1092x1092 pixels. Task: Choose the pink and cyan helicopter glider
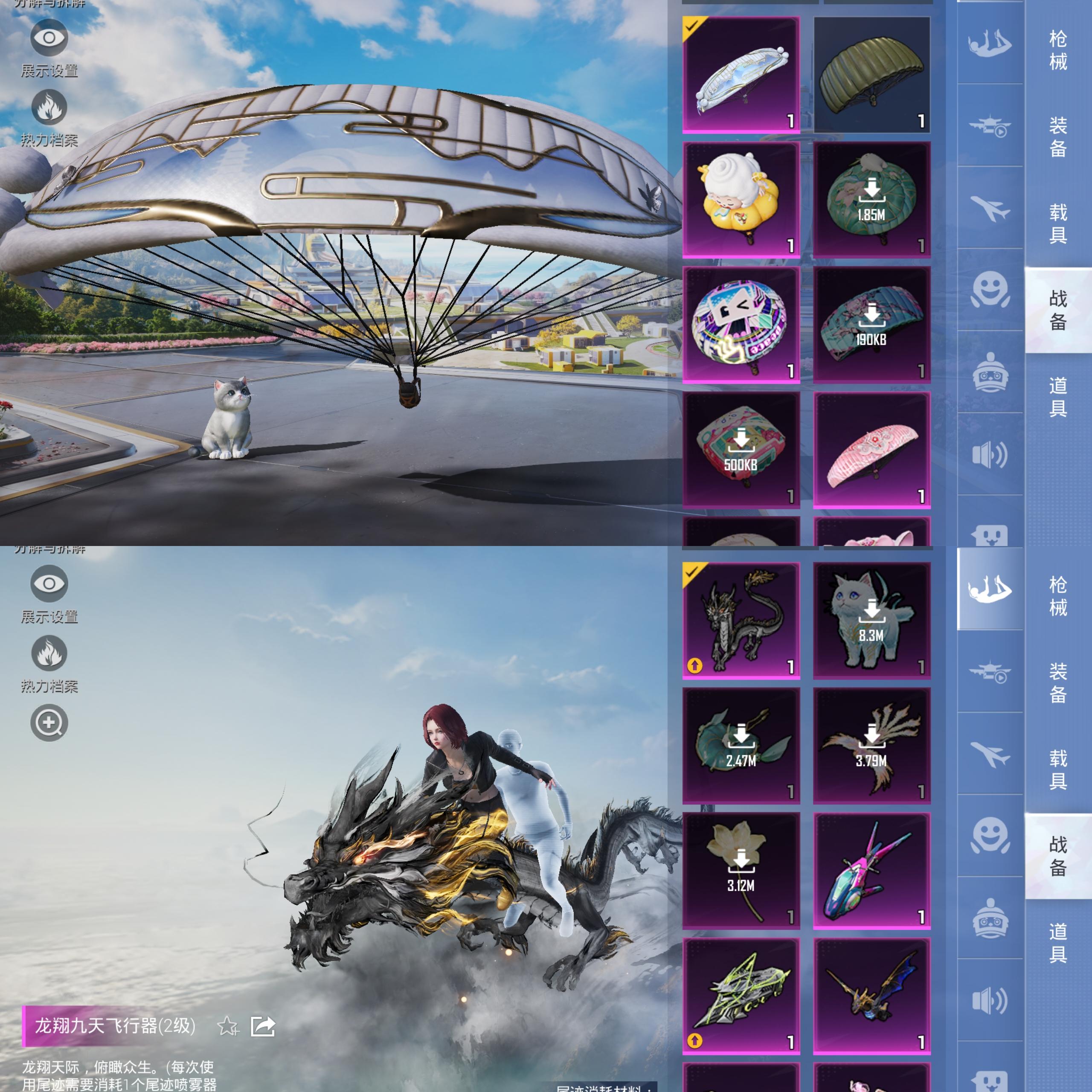pos(871,871)
